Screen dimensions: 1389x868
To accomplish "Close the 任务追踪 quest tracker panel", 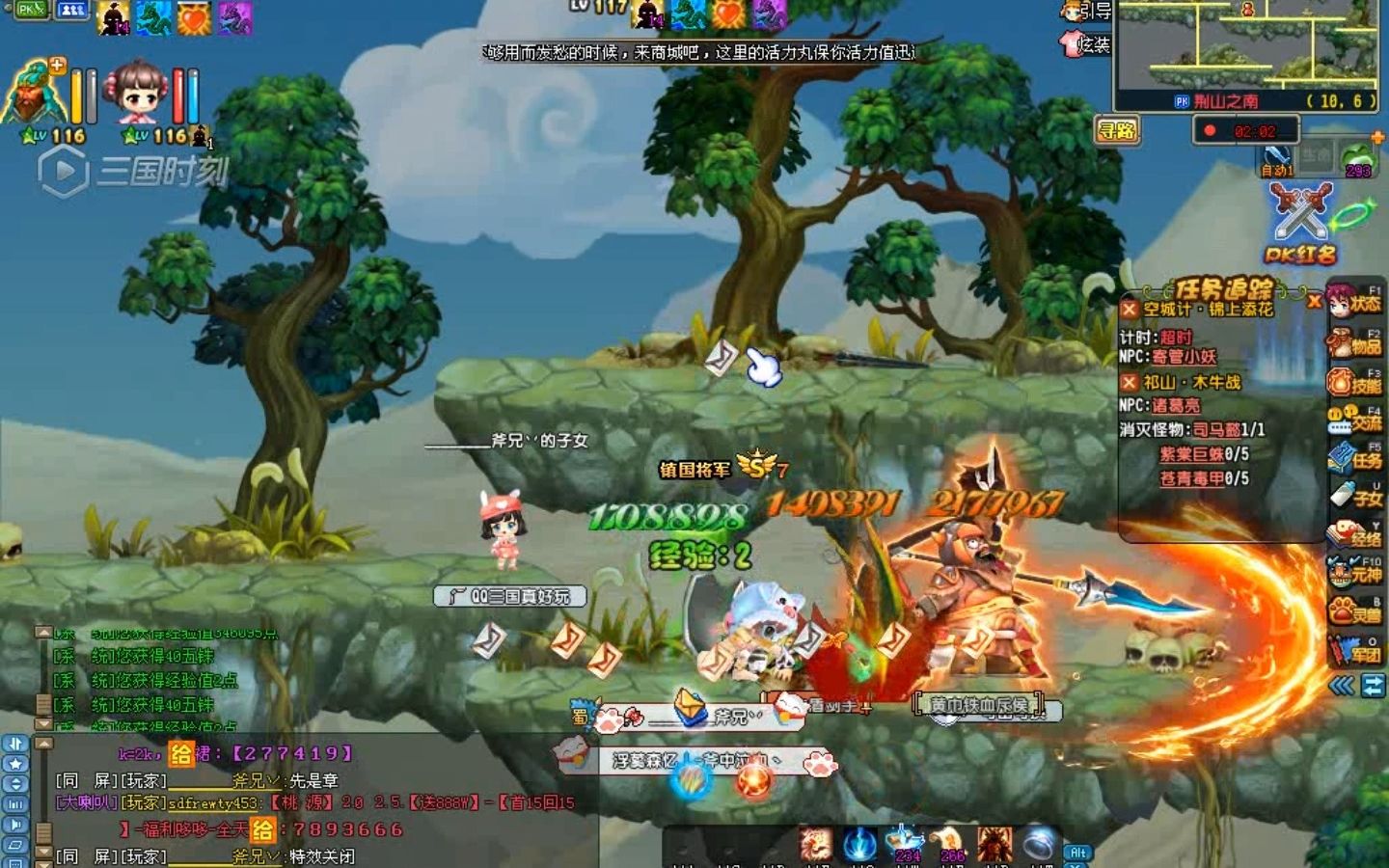I will (x=1314, y=302).
